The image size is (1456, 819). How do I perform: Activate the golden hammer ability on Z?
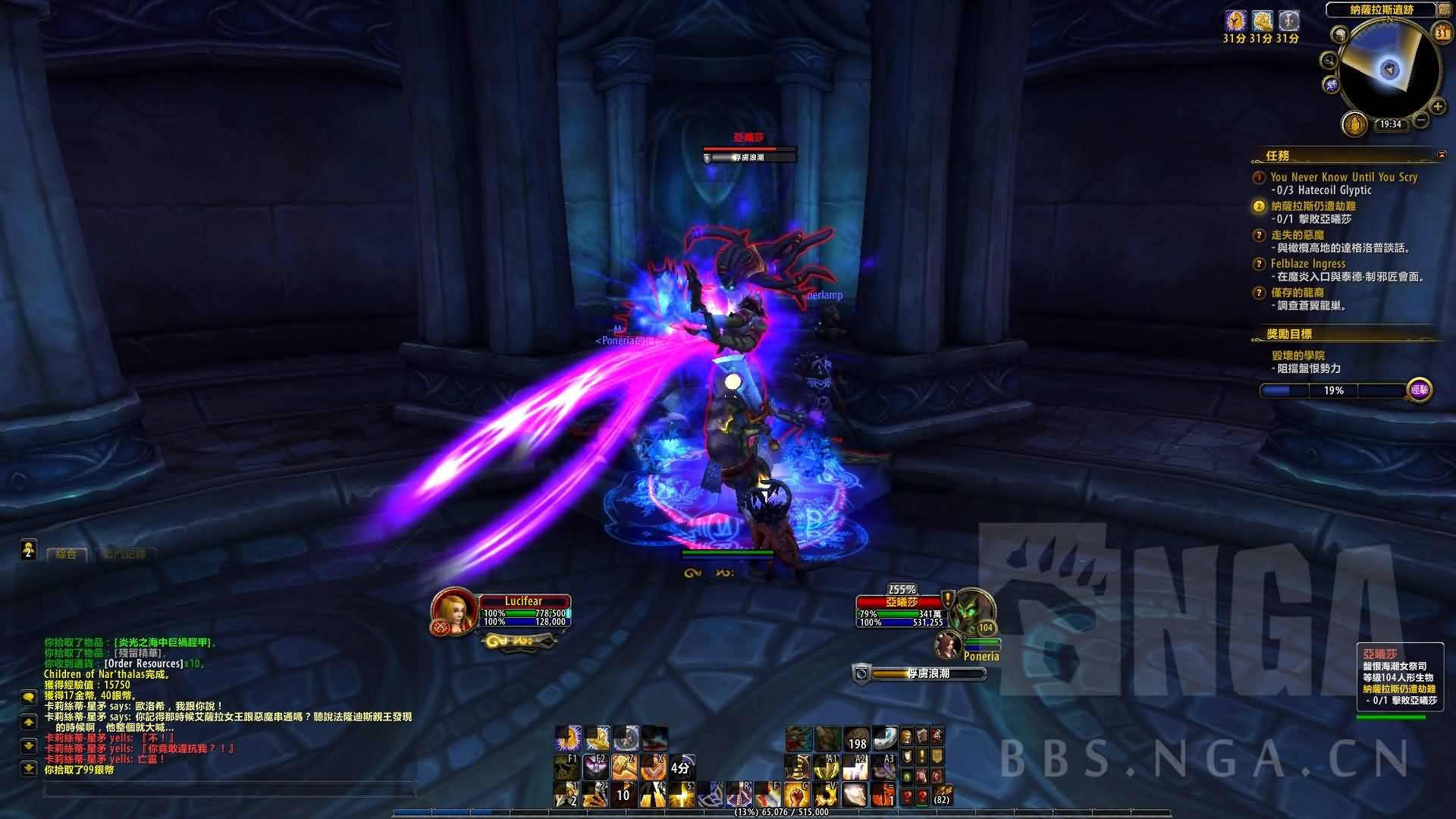624,768
